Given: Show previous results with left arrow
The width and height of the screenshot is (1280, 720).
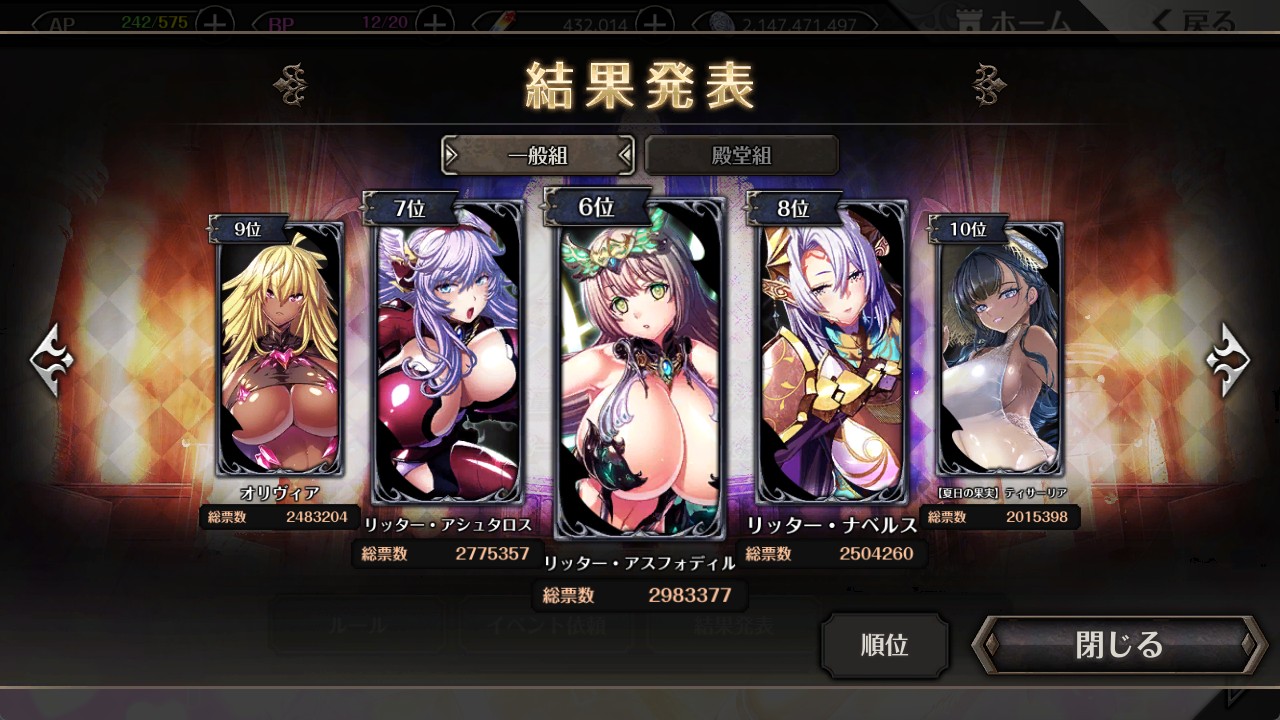Looking at the screenshot, I should tap(52, 359).
